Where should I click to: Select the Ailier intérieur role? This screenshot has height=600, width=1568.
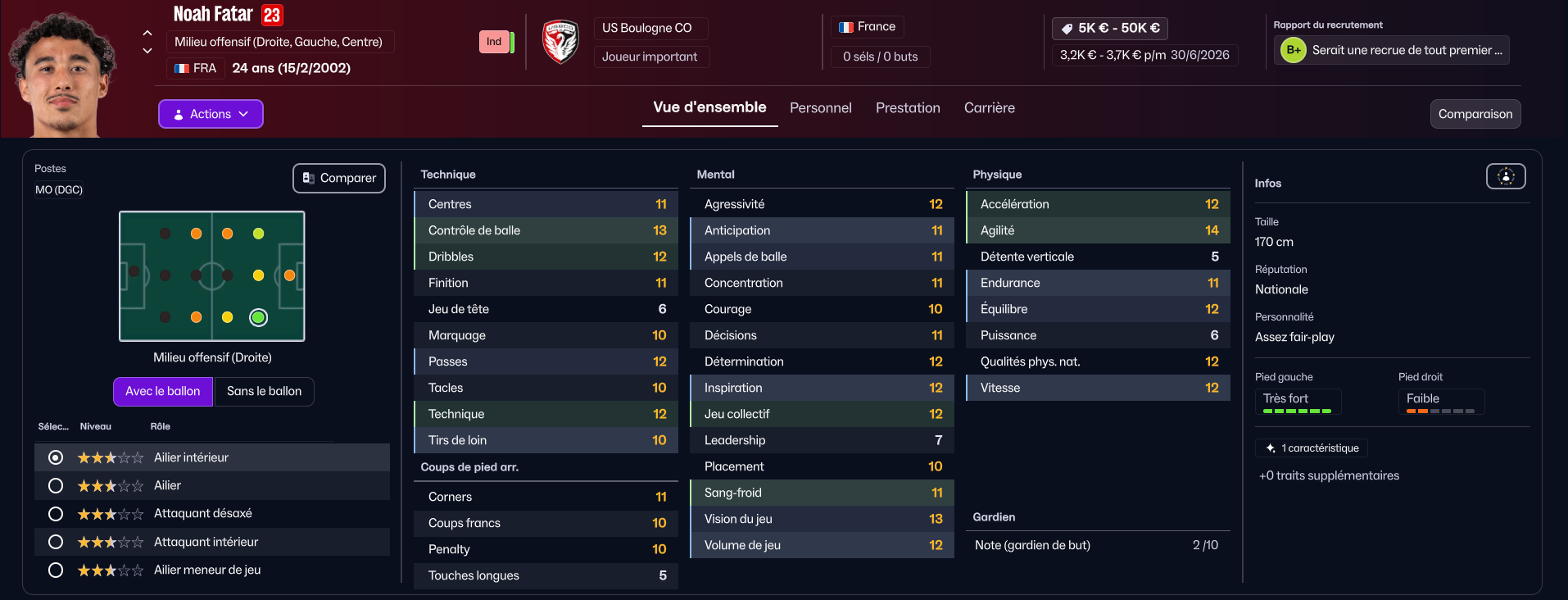pos(56,457)
